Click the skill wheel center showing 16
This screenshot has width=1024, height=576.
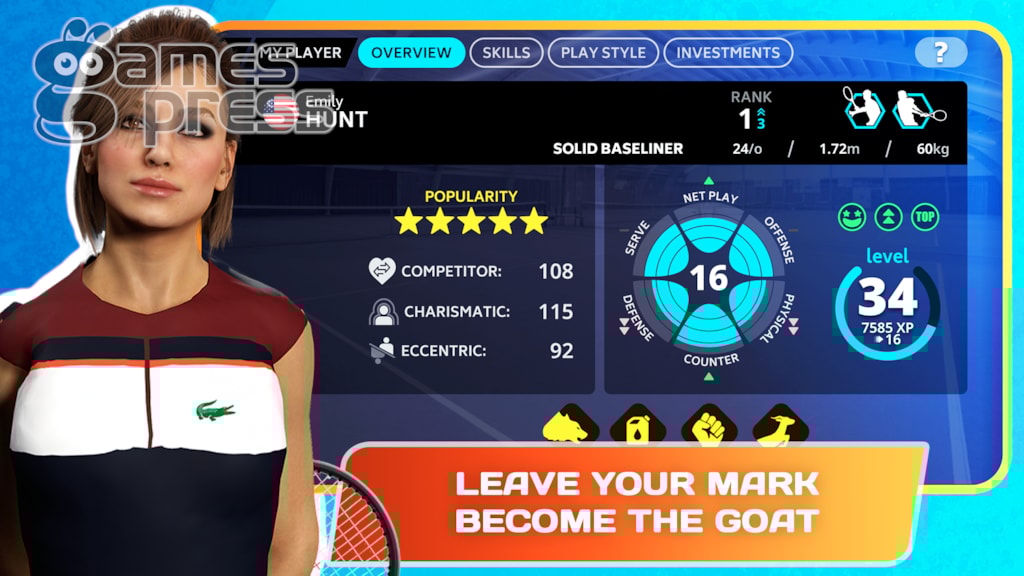point(709,277)
